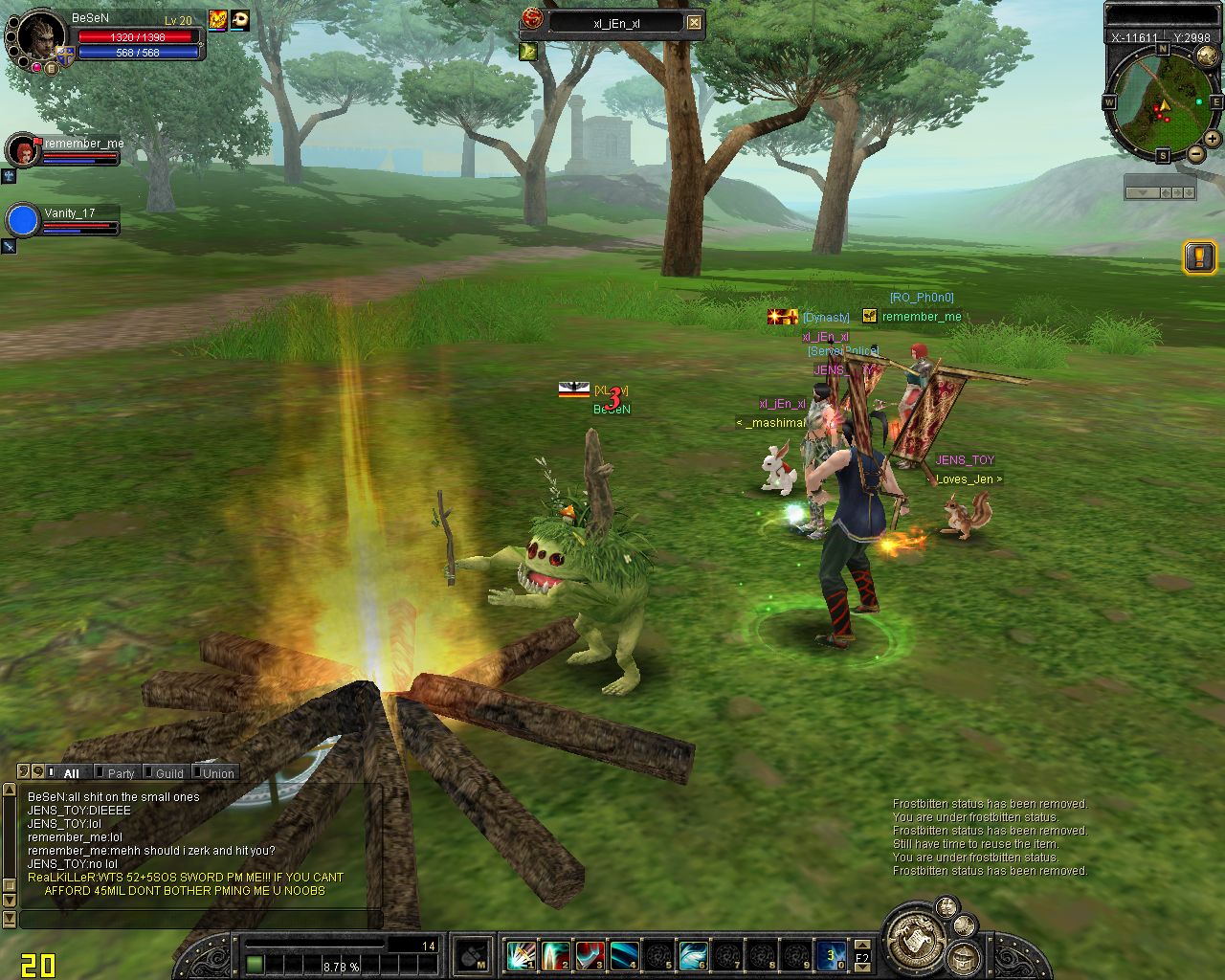This screenshot has width=1225, height=980.
Task: Close the xl_jEn_xl target window
Action: [695, 23]
